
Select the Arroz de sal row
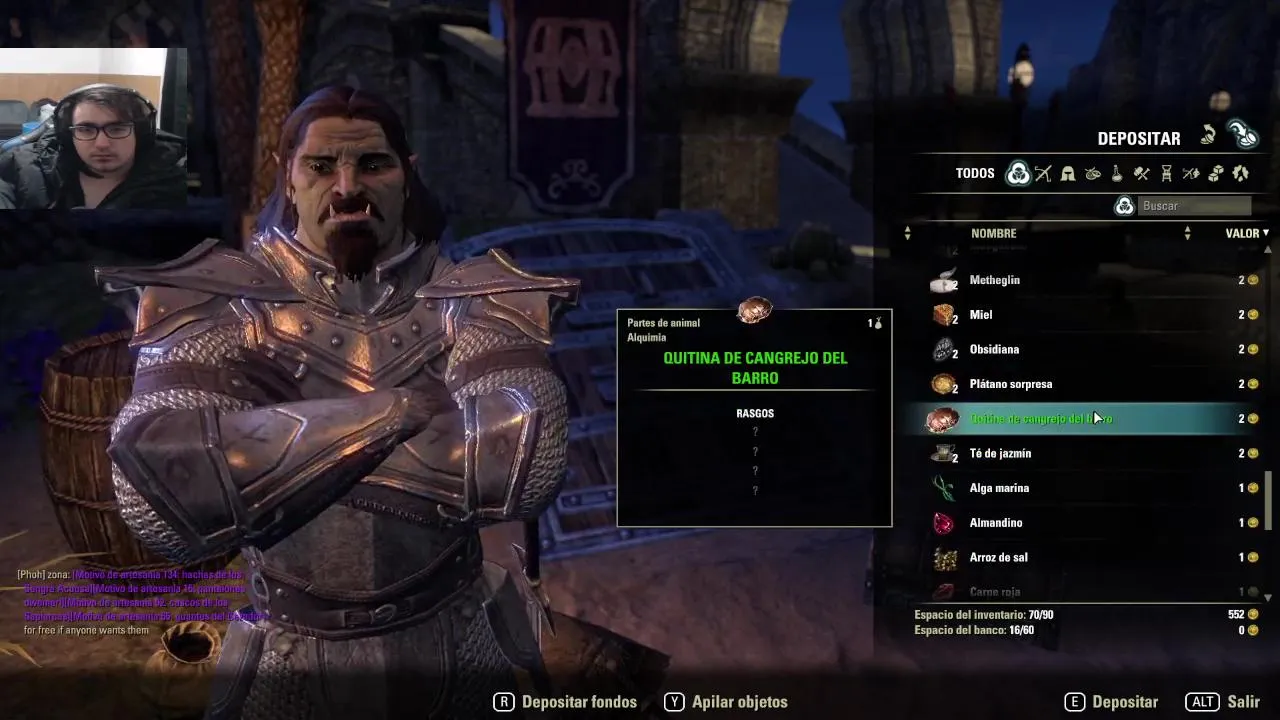tap(1090, 557)
